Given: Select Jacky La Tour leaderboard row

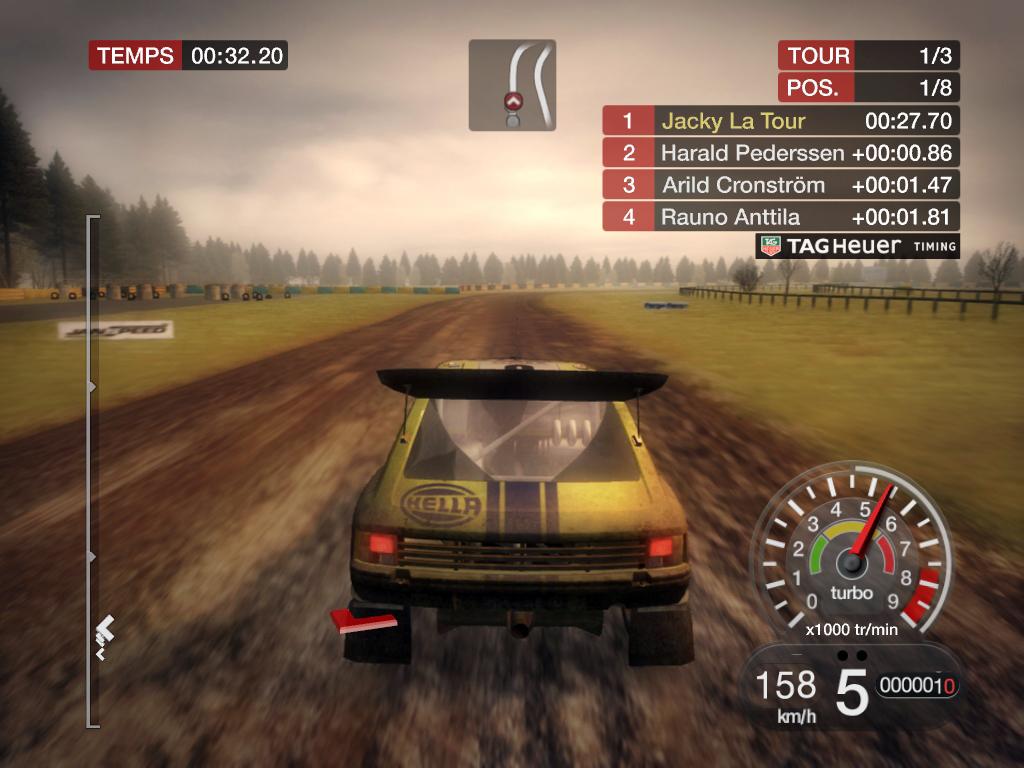Looking at the screenshot, I should click(780, 121).
